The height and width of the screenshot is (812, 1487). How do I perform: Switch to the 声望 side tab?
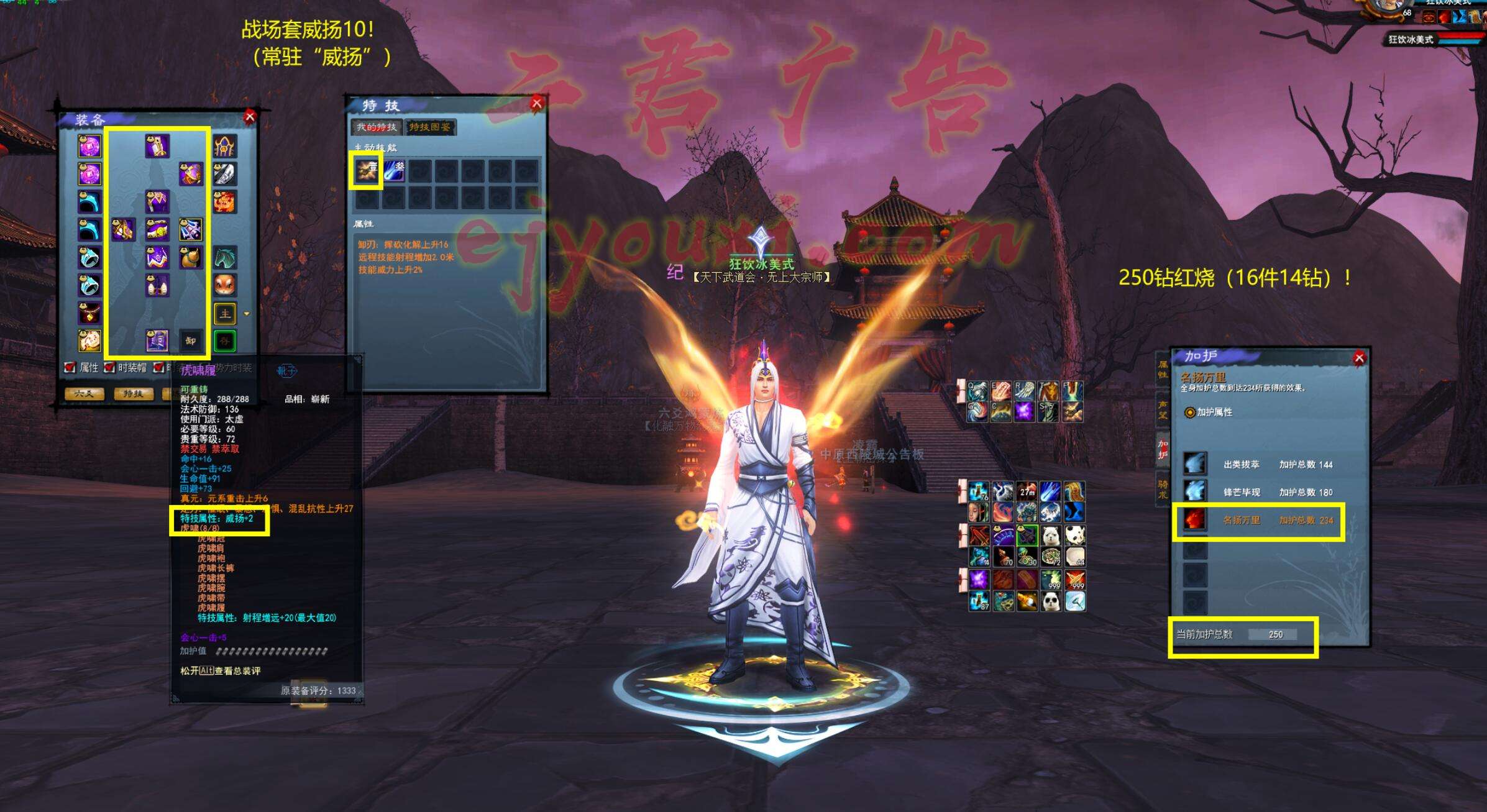pyautogui.click(x=1162, y=410)
